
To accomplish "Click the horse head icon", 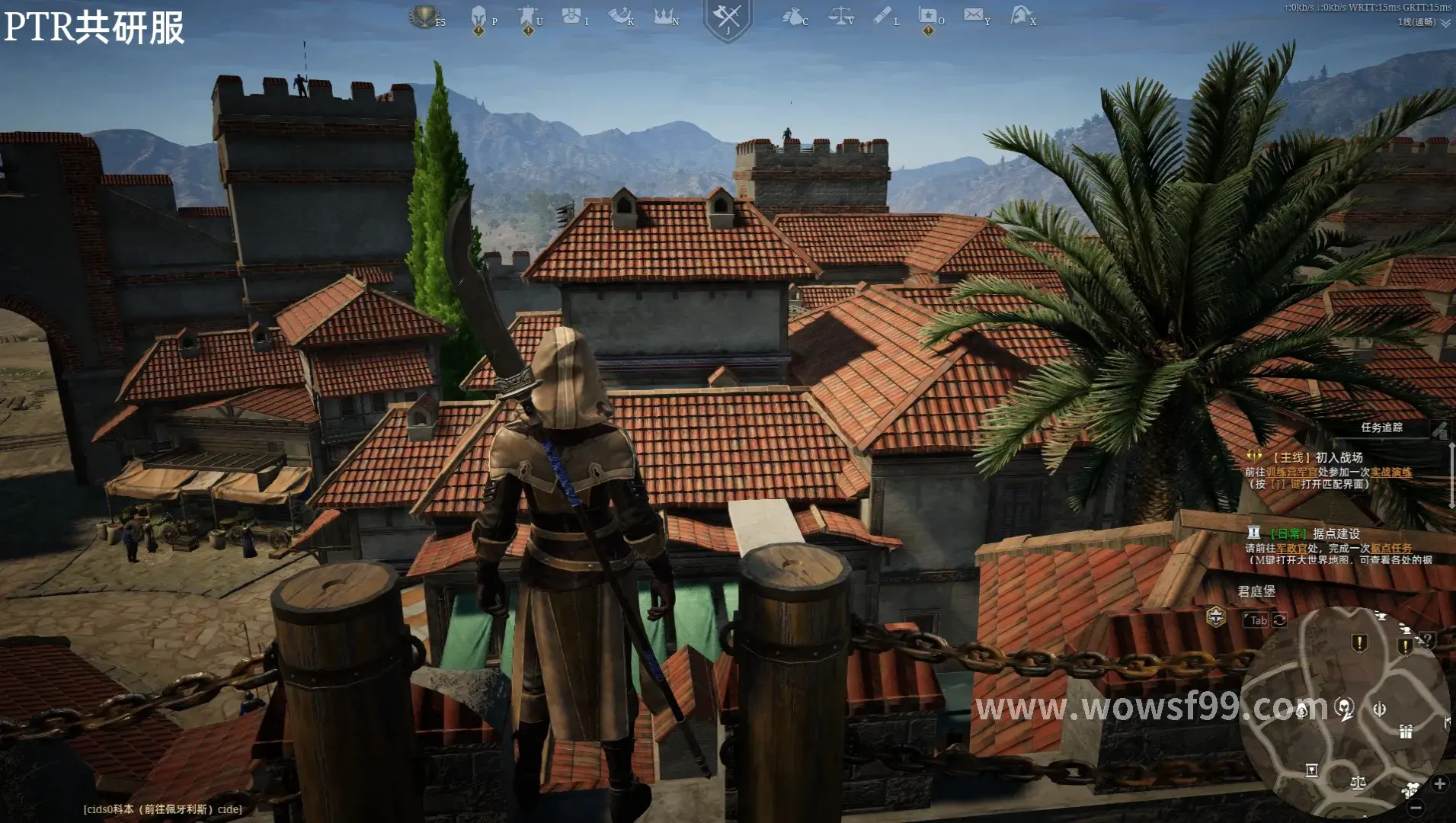I will [x=1019, y=15].
